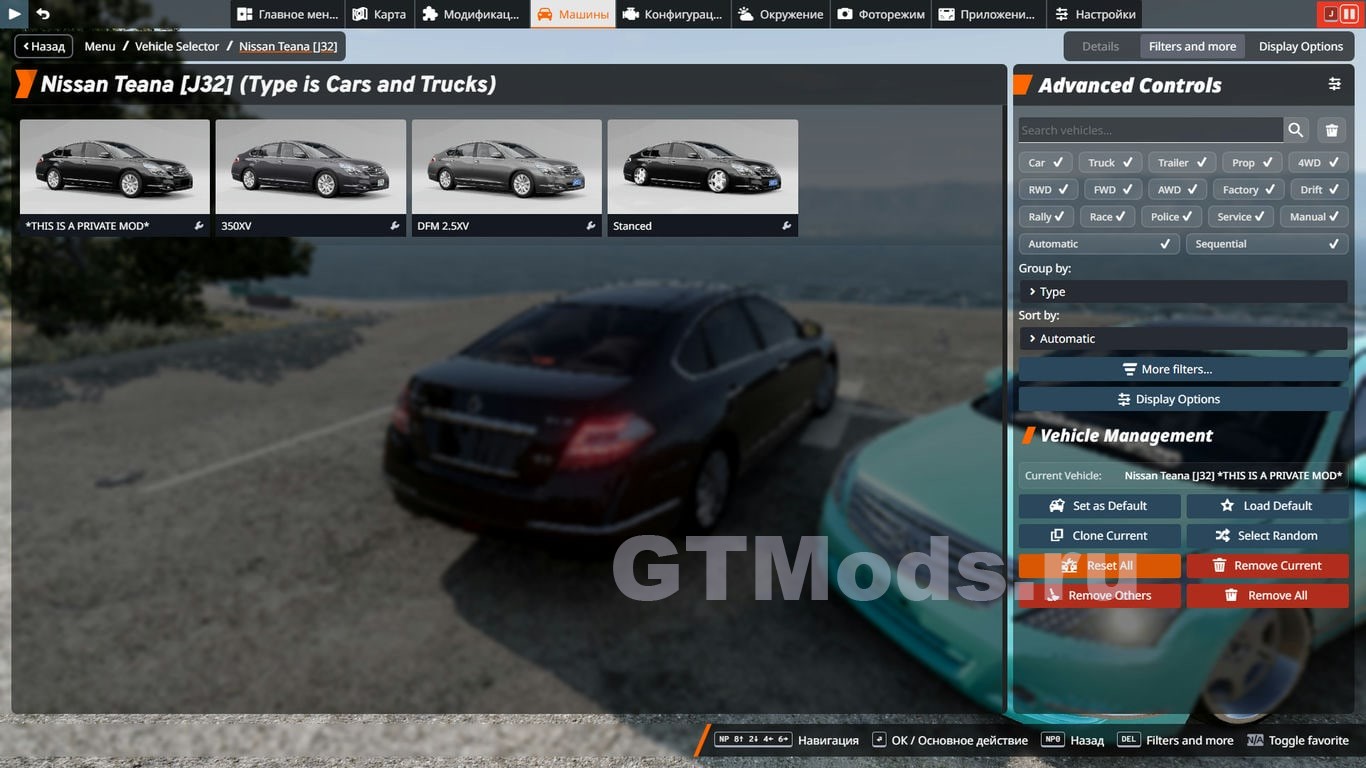Image resolution: width=1366 pixels, height=768 pixels.
Task: Clone the current vehicle
Action: [1099, 536]
